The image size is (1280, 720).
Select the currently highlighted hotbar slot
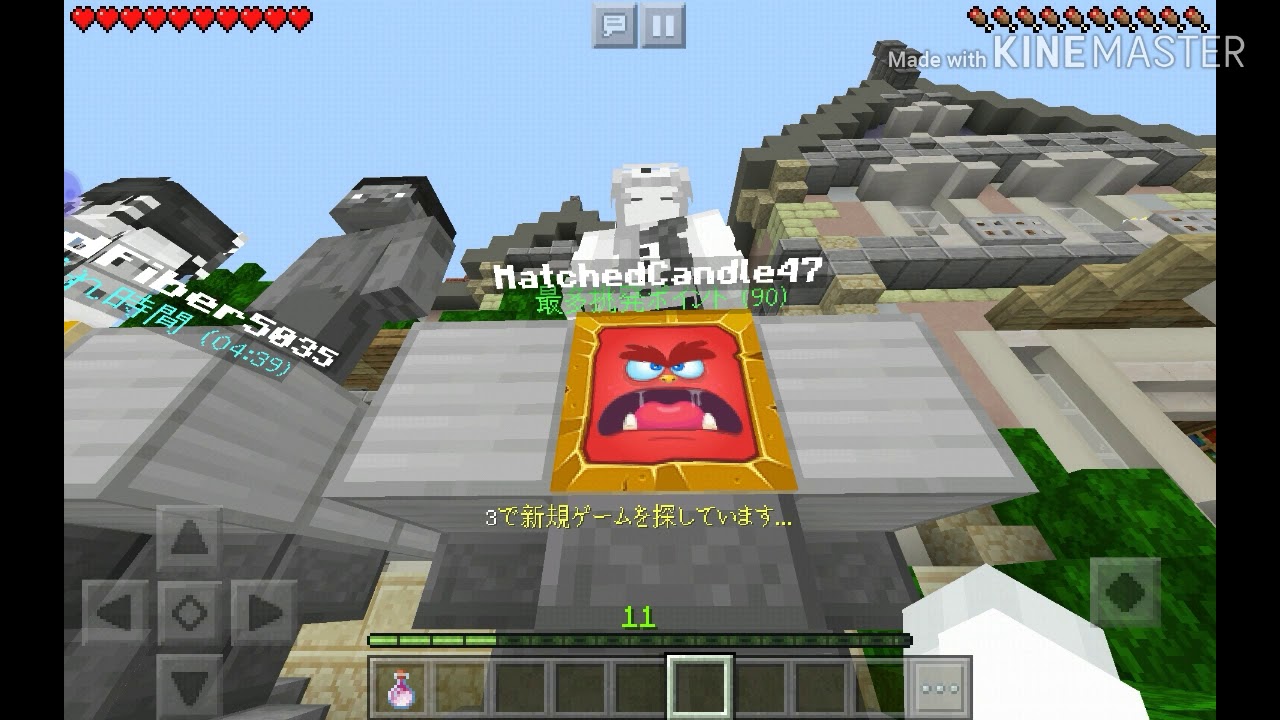point(701,685)
